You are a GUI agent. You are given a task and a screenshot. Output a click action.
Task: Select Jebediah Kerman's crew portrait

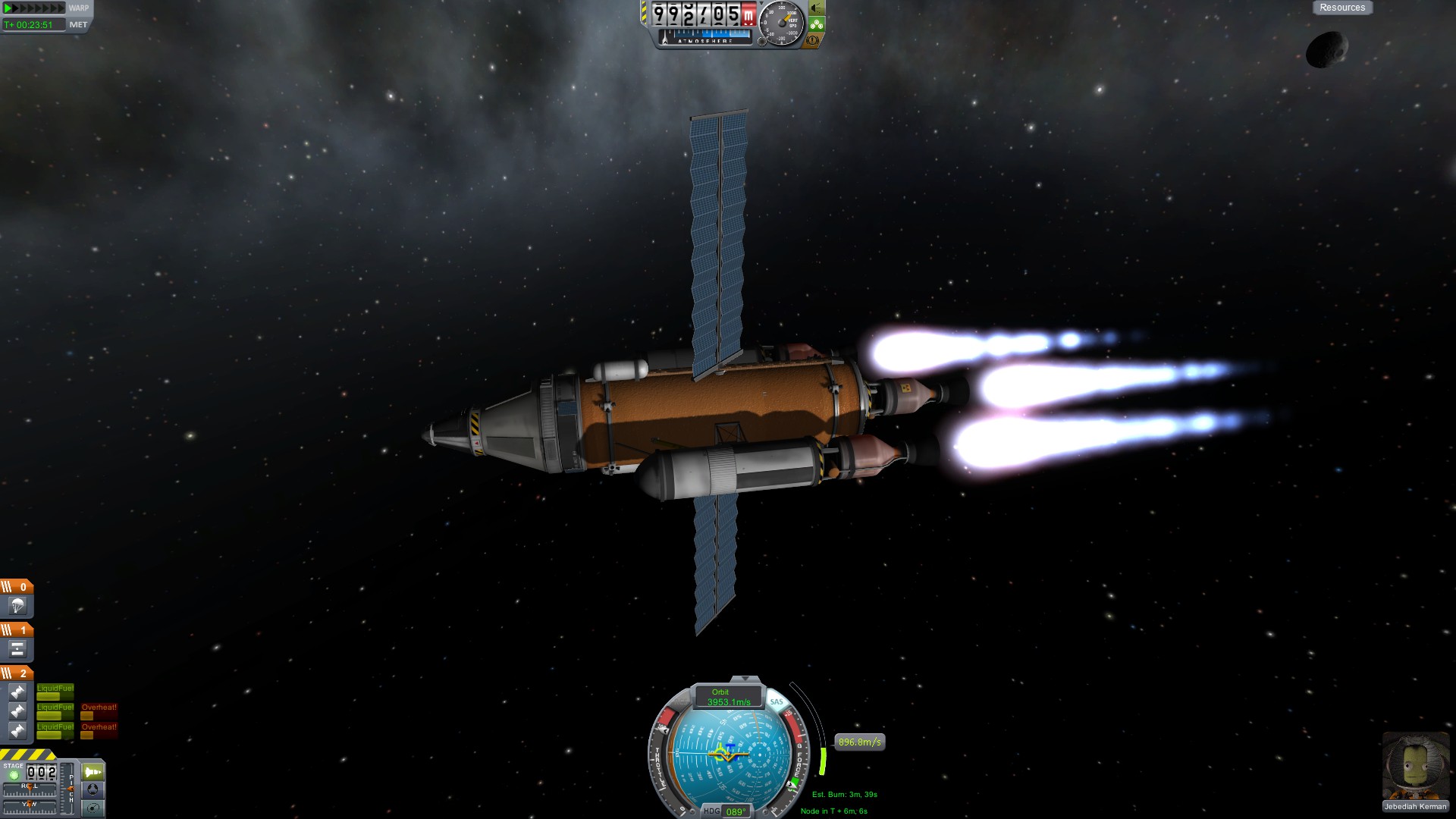pos(1415,766)
